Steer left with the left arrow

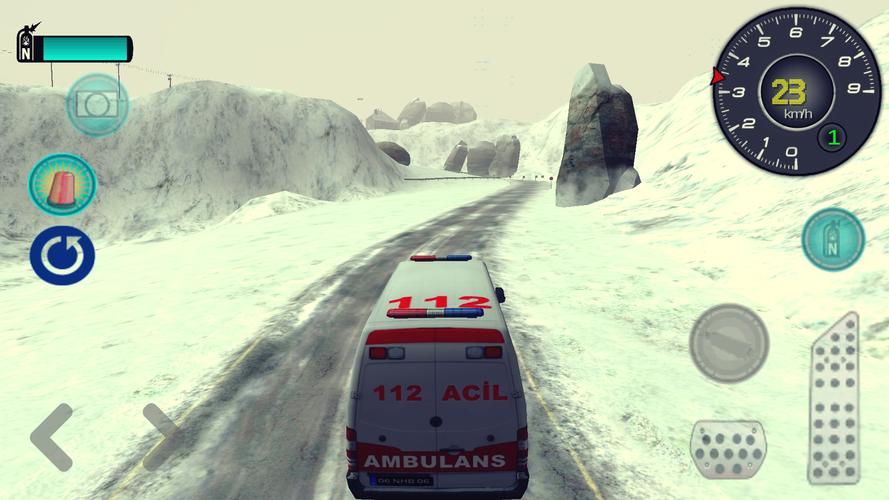click(52, 437)
